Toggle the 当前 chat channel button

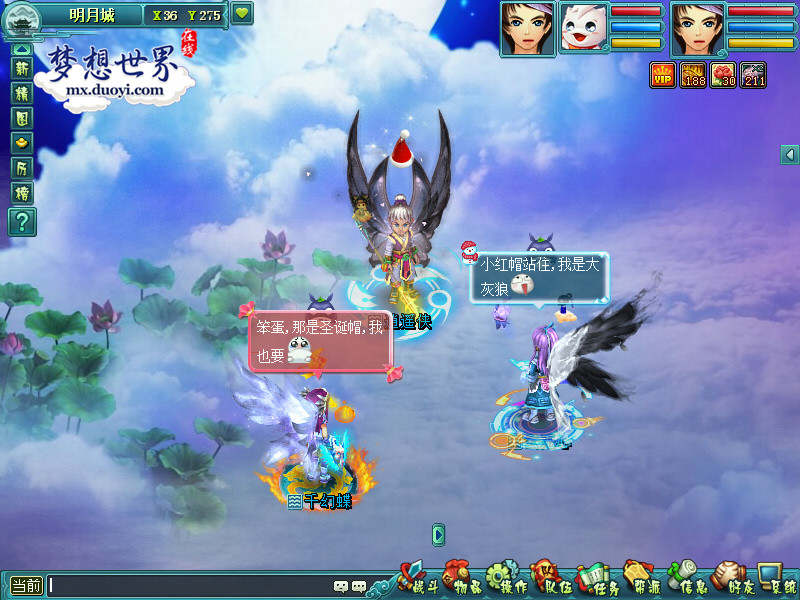(26, 586)
